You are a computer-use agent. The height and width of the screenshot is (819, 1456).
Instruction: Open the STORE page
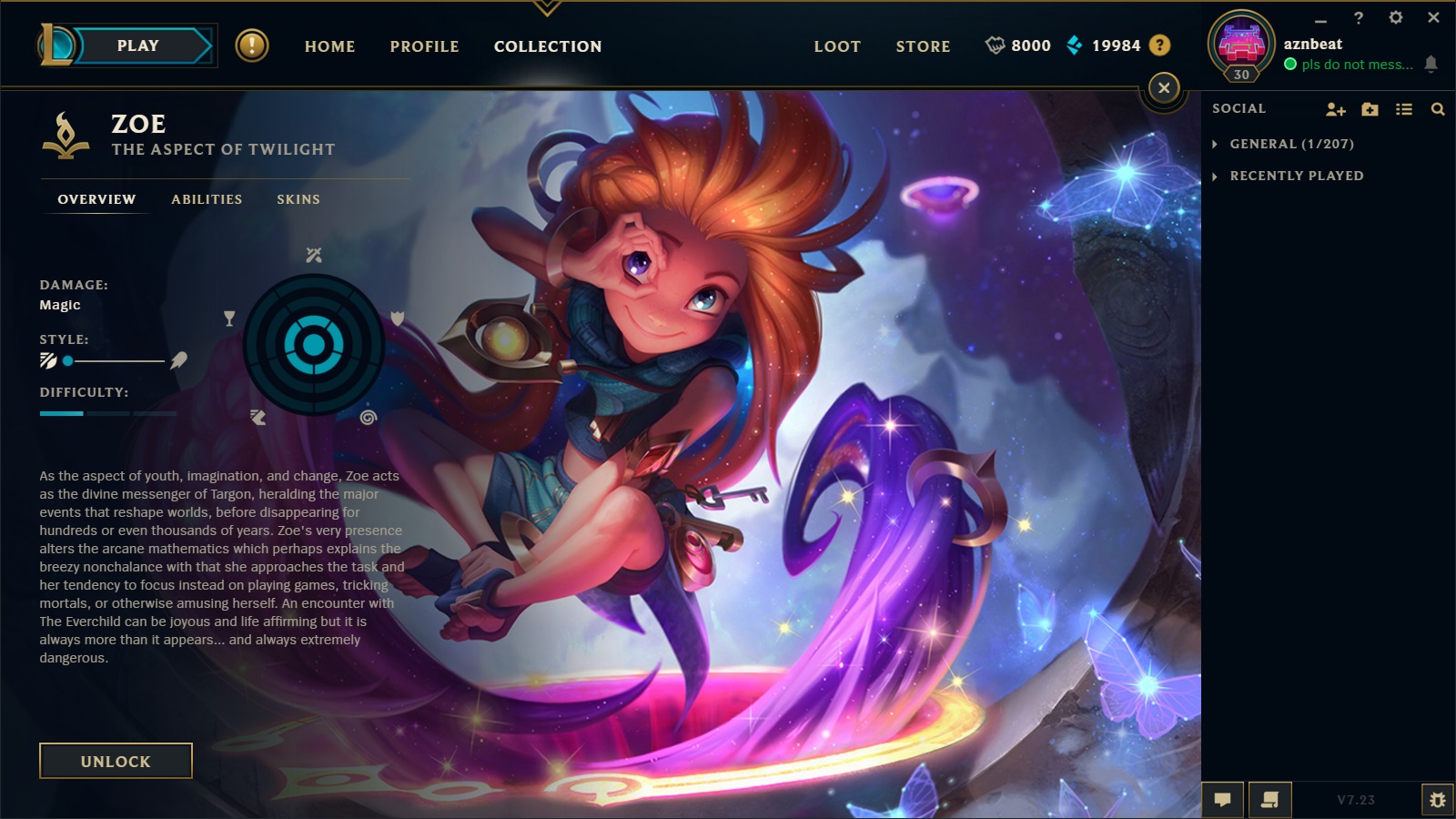click(x=923, y=46)
